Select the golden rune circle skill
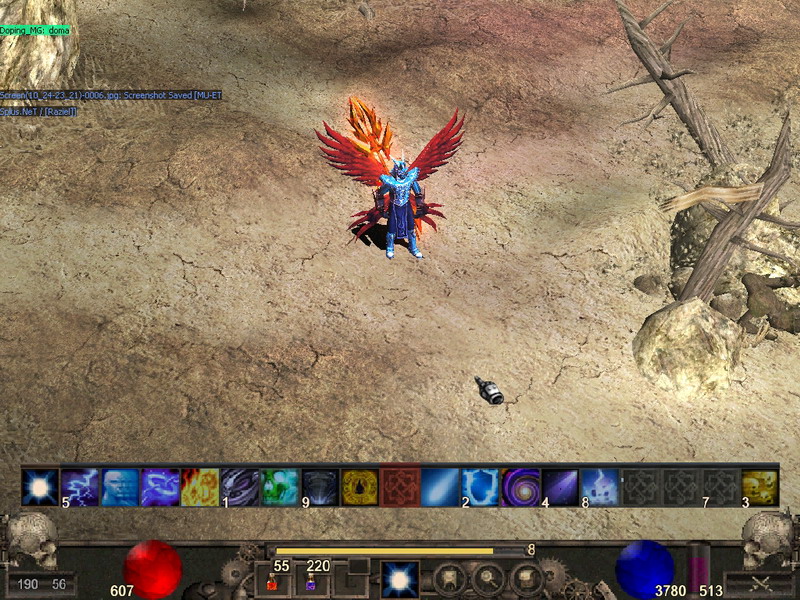This screenshot has height=600, width=800. coord(360,487)
